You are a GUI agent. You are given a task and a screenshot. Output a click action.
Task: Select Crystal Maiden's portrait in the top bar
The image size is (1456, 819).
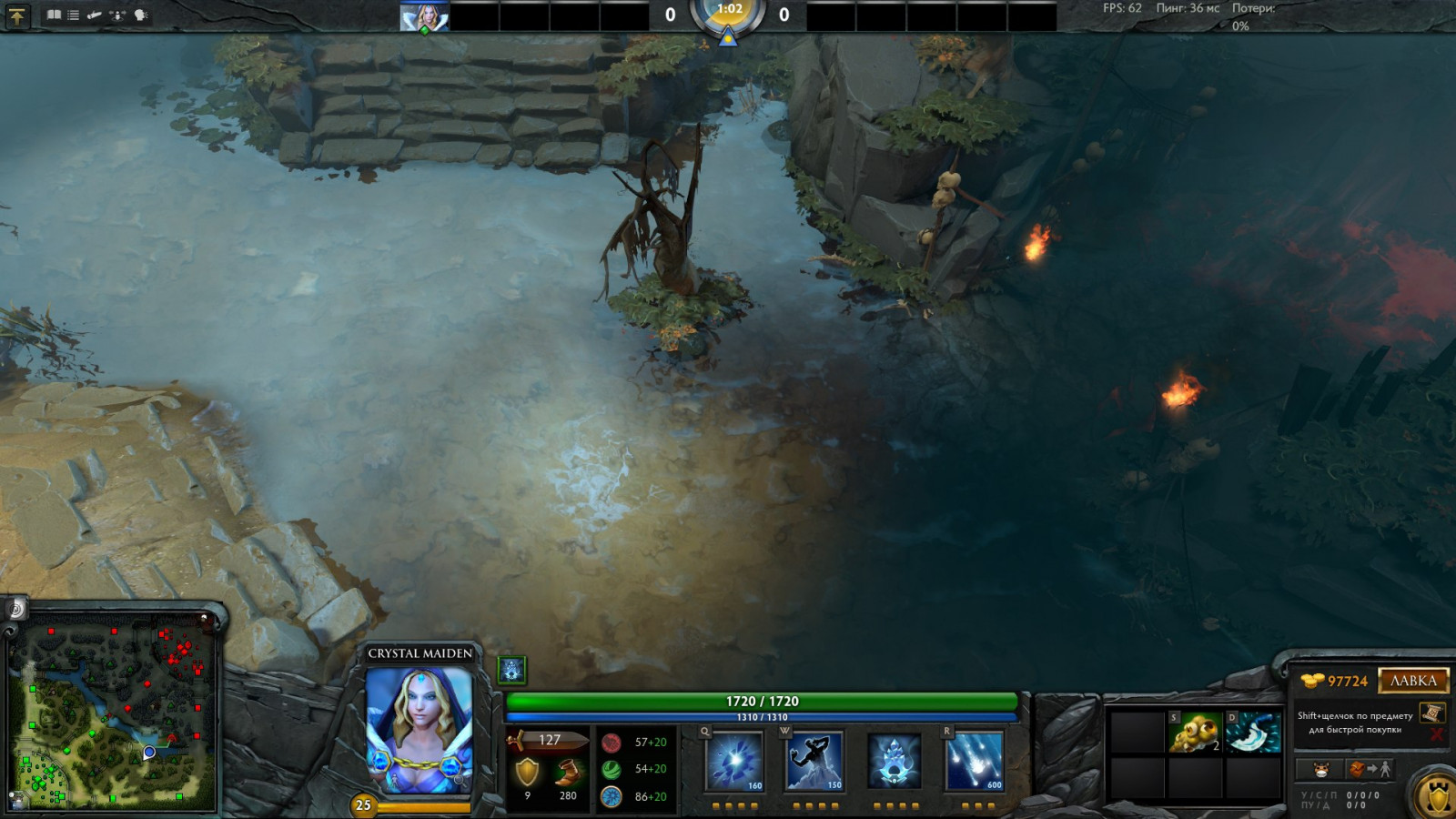coord(424,16)
